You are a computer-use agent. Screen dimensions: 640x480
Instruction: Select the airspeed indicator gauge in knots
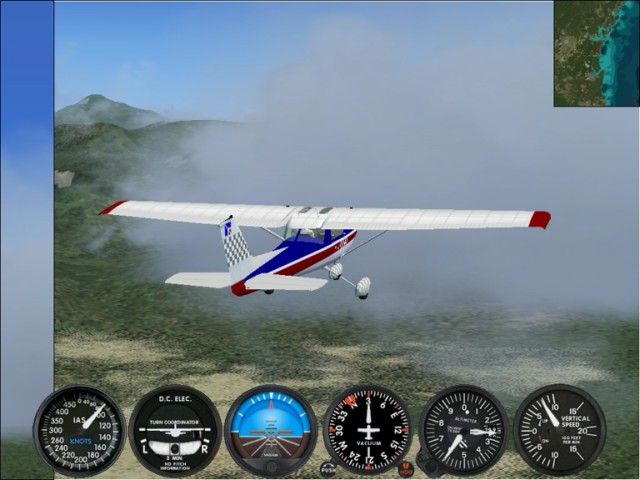[x=80, y=431]
